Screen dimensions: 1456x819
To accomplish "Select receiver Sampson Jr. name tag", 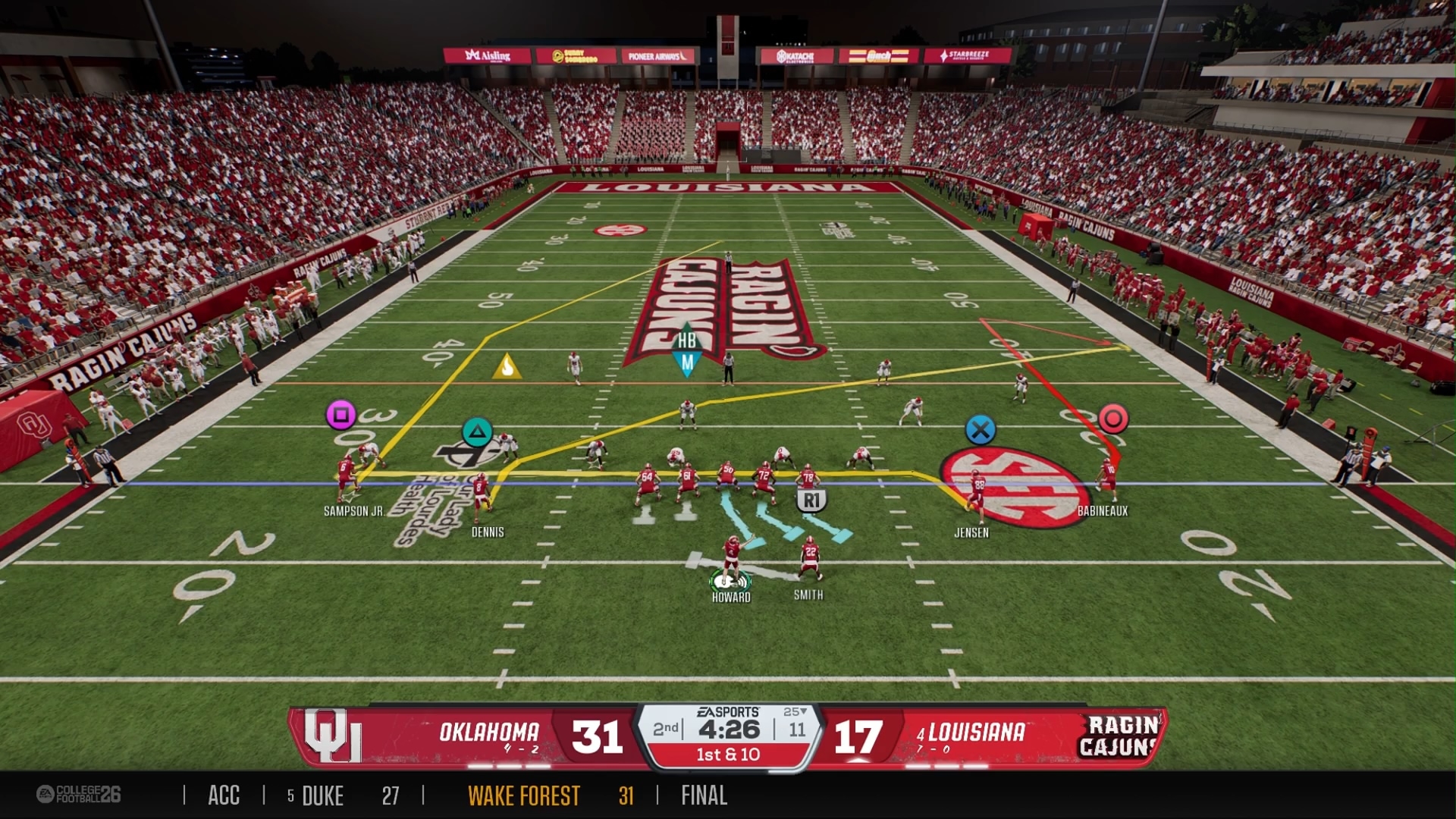I will [x=353, y=511].
